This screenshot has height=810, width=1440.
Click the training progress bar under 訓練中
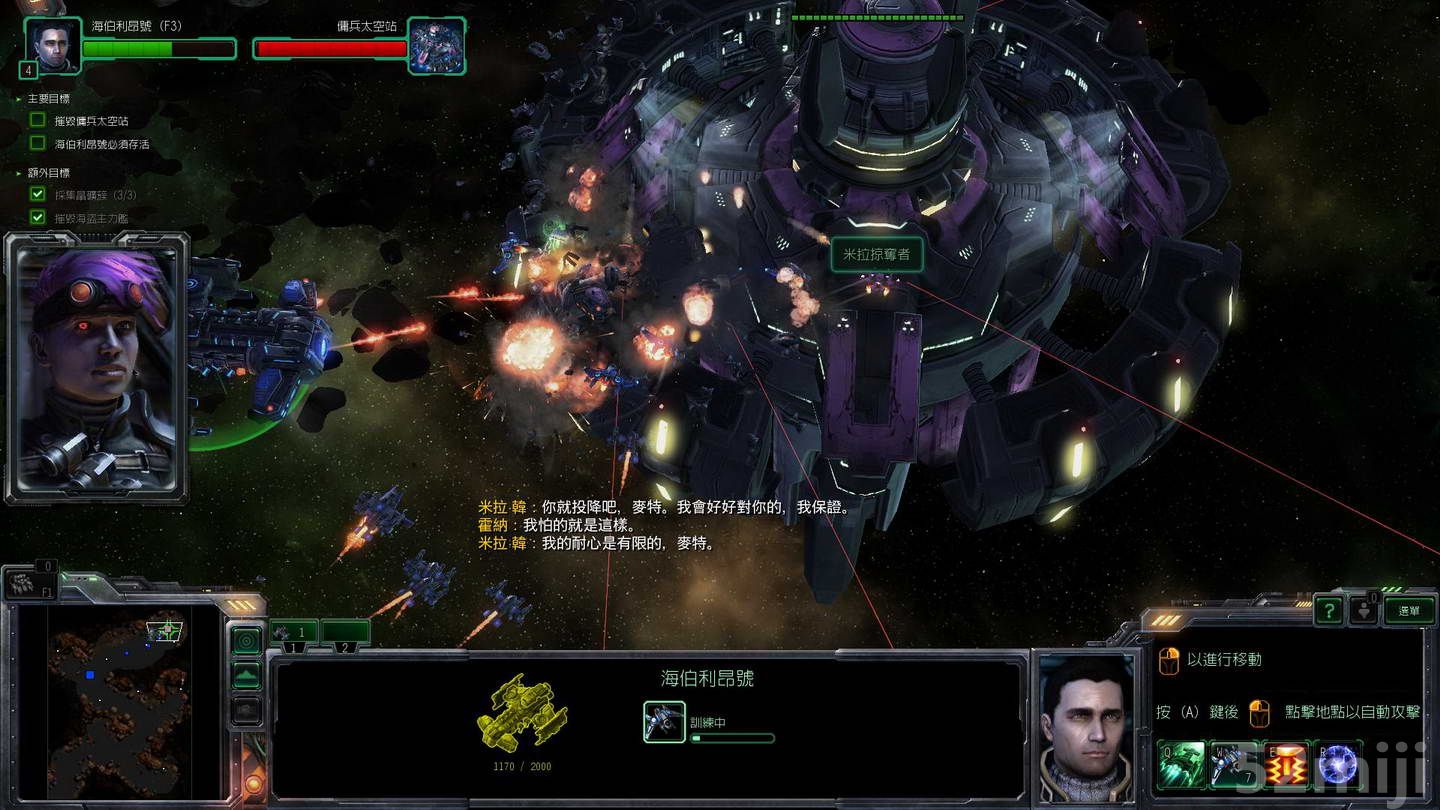click(x=731, y=737)
